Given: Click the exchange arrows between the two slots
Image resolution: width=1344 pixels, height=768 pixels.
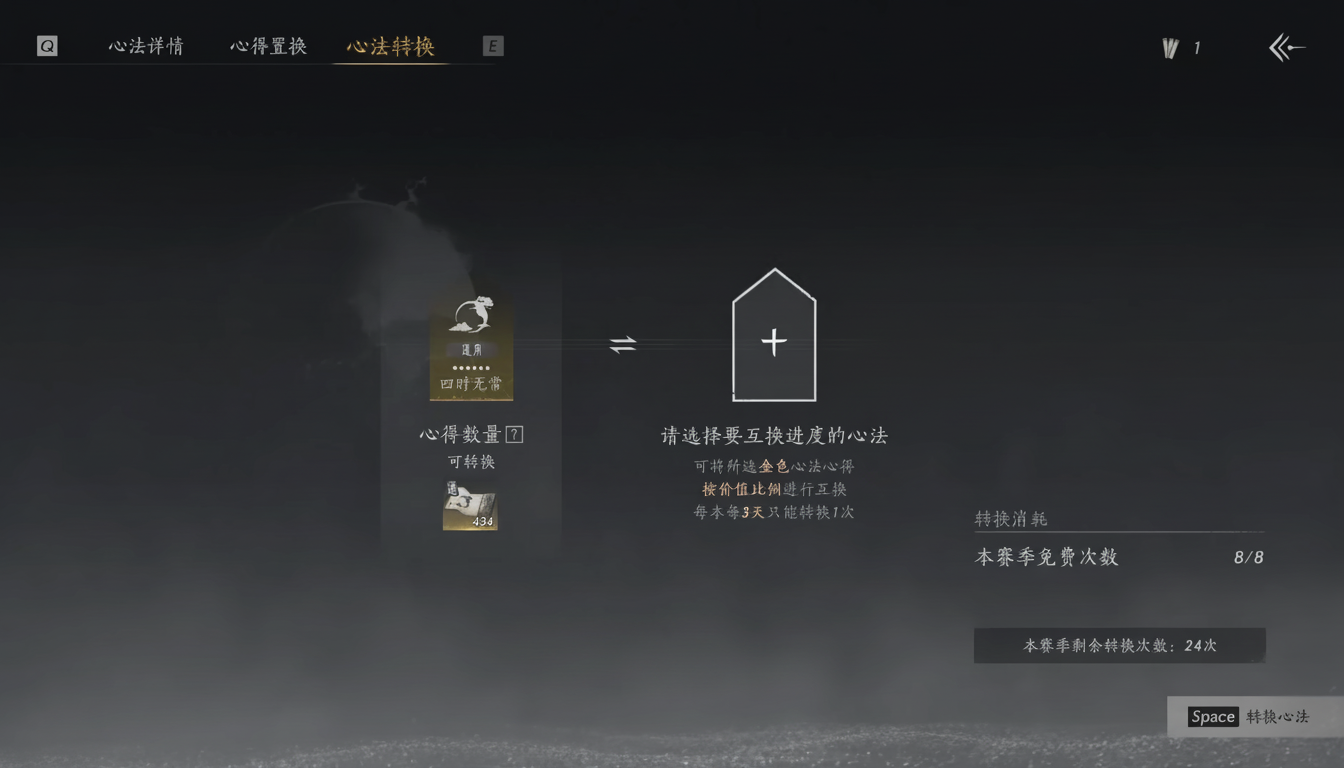Looking at the screenshot, I should [625, 343].
